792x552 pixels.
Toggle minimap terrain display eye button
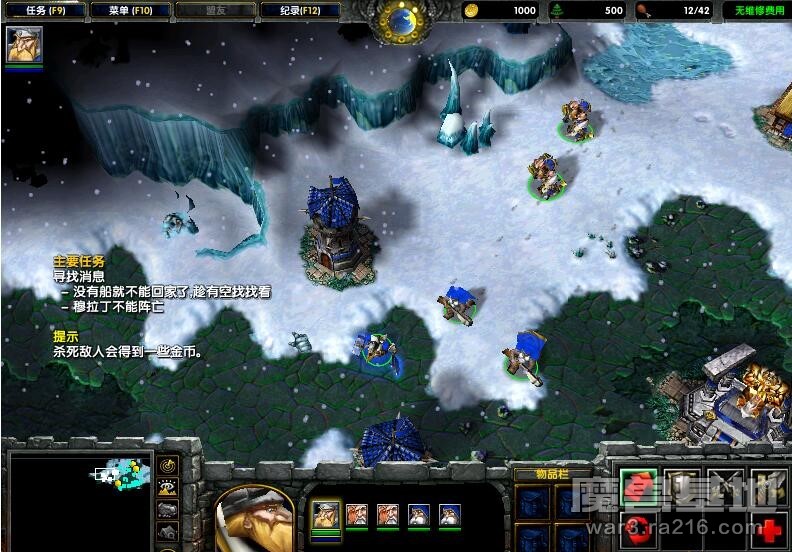[168, 489]
